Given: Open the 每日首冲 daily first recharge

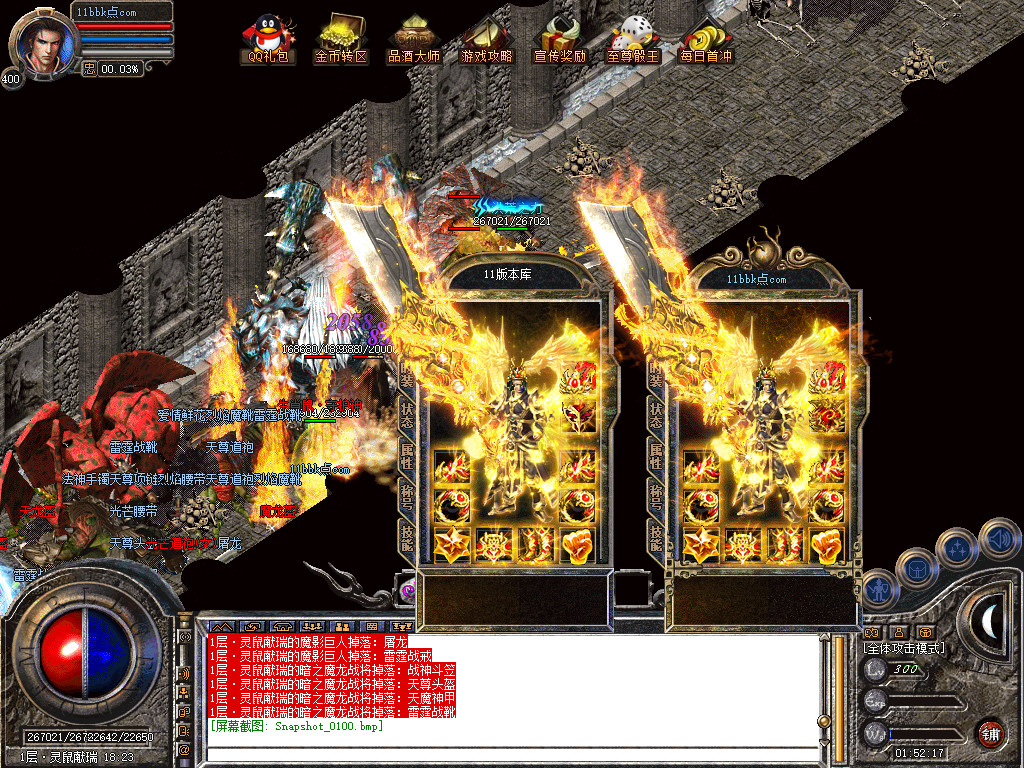Looking at the screenshot, I should click(705, 40).
